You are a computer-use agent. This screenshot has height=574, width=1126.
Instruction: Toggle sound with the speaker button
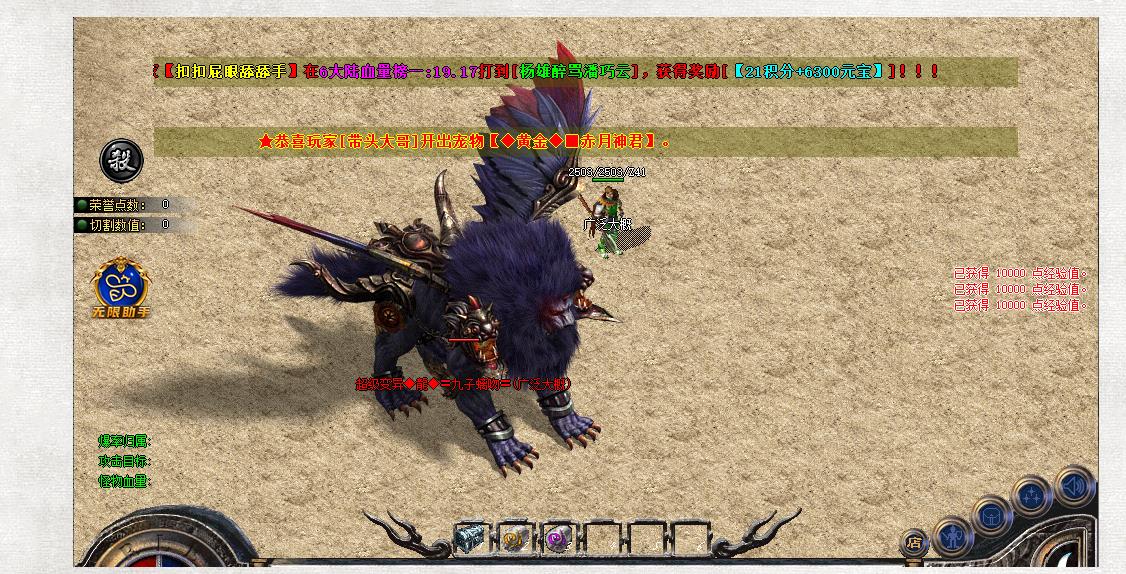pos(1073,487)
